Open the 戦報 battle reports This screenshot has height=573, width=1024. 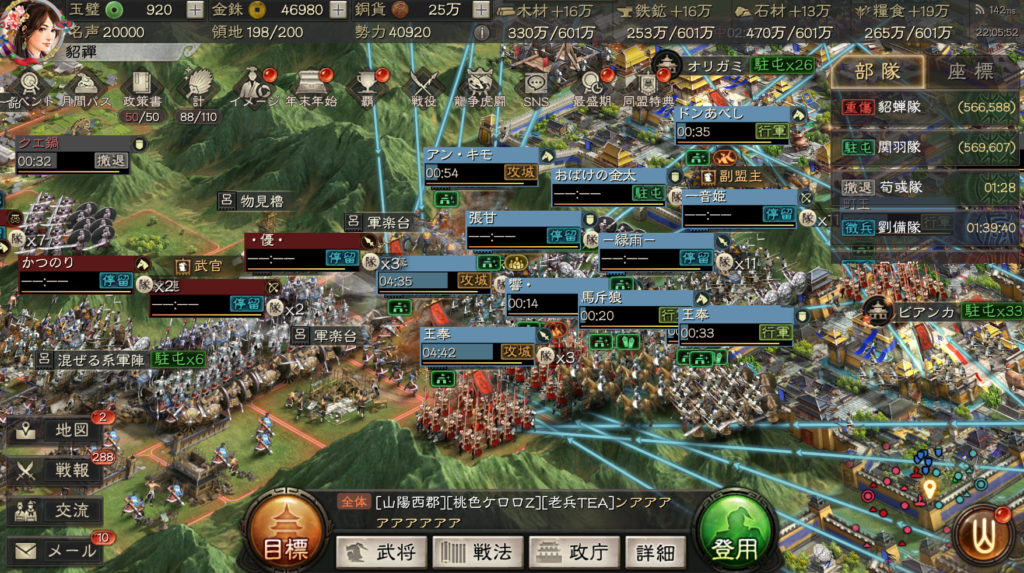point(54,470)
